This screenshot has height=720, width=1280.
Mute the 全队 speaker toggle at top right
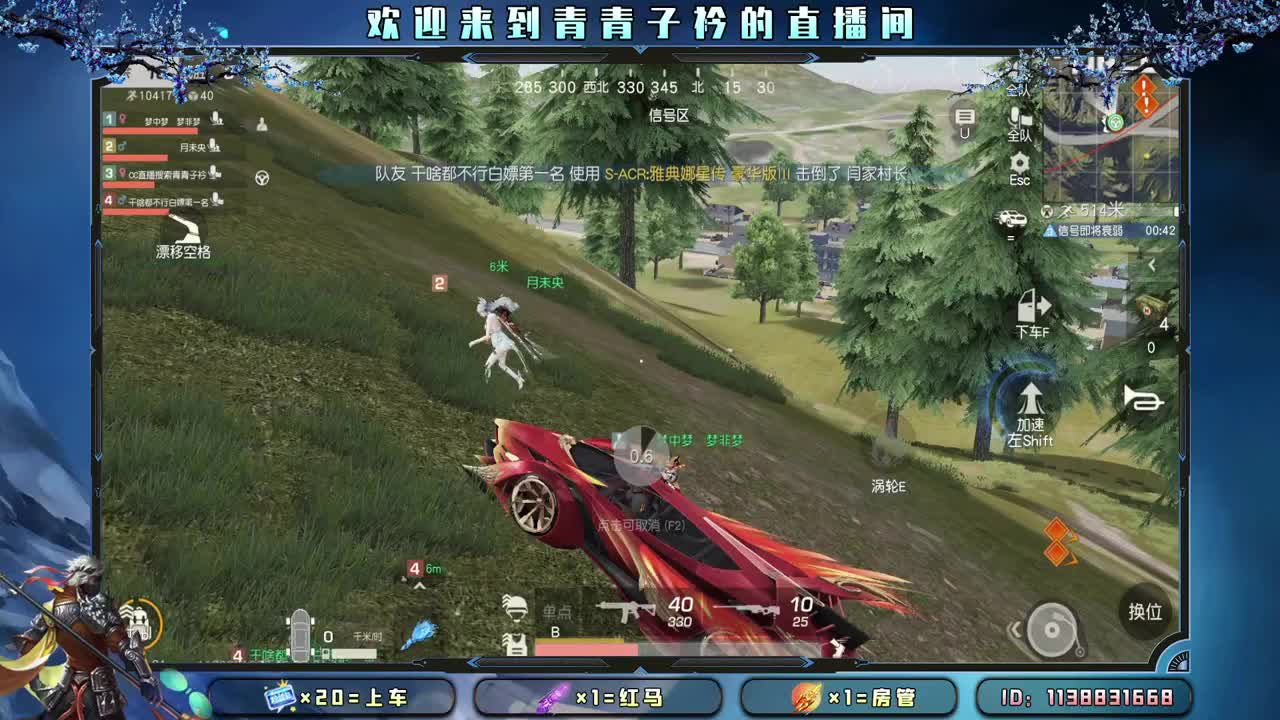pyautogui.click(x=1018, y=90)
